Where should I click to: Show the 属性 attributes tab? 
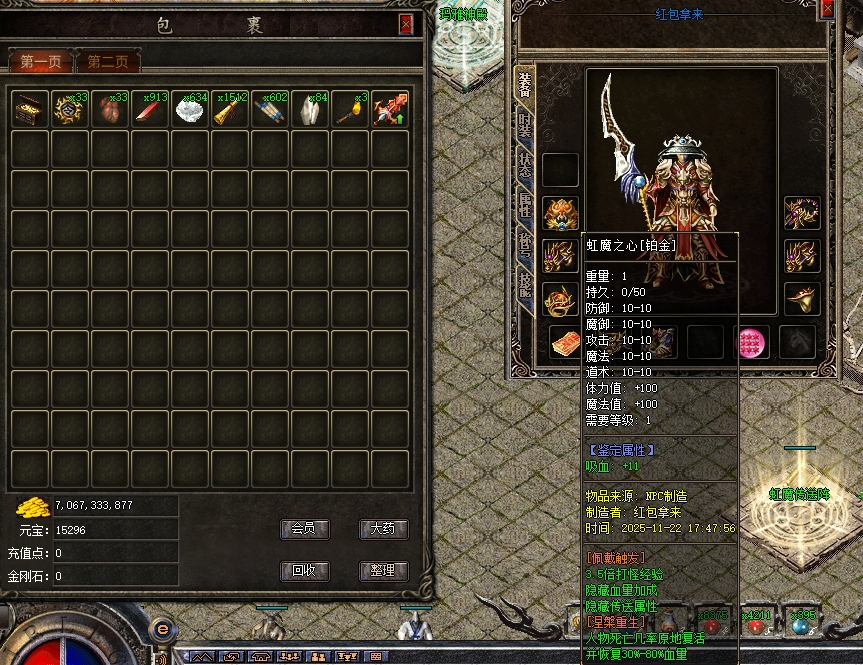point(525,207)
